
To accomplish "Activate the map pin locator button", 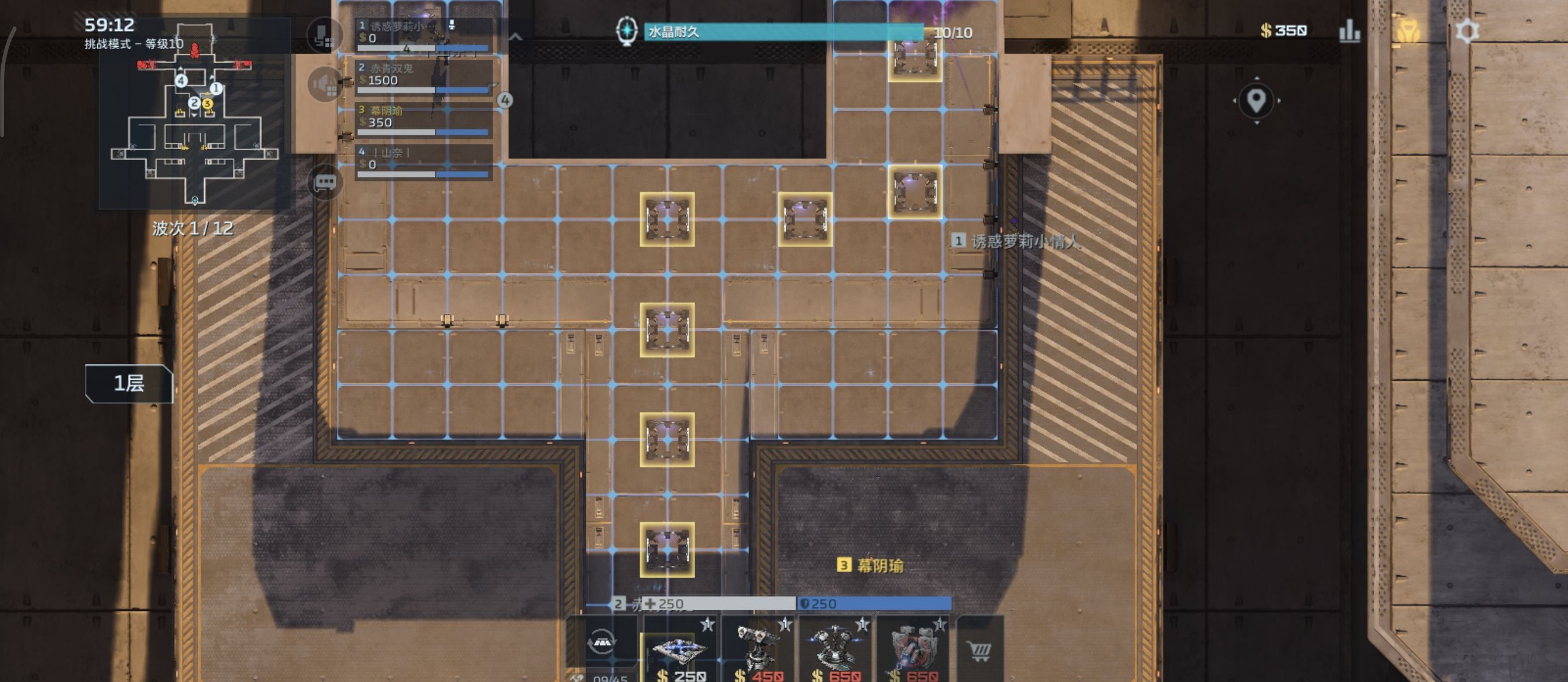I will [x=1256, y=101].
